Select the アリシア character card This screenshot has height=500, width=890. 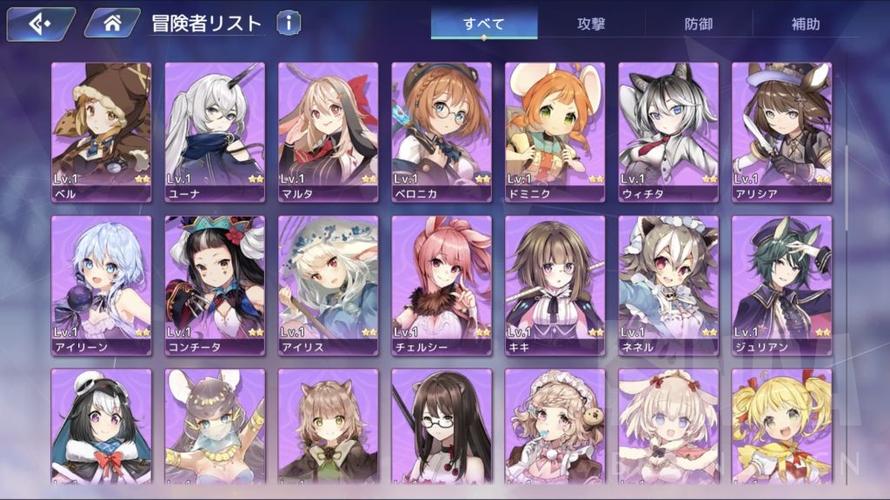781,132
